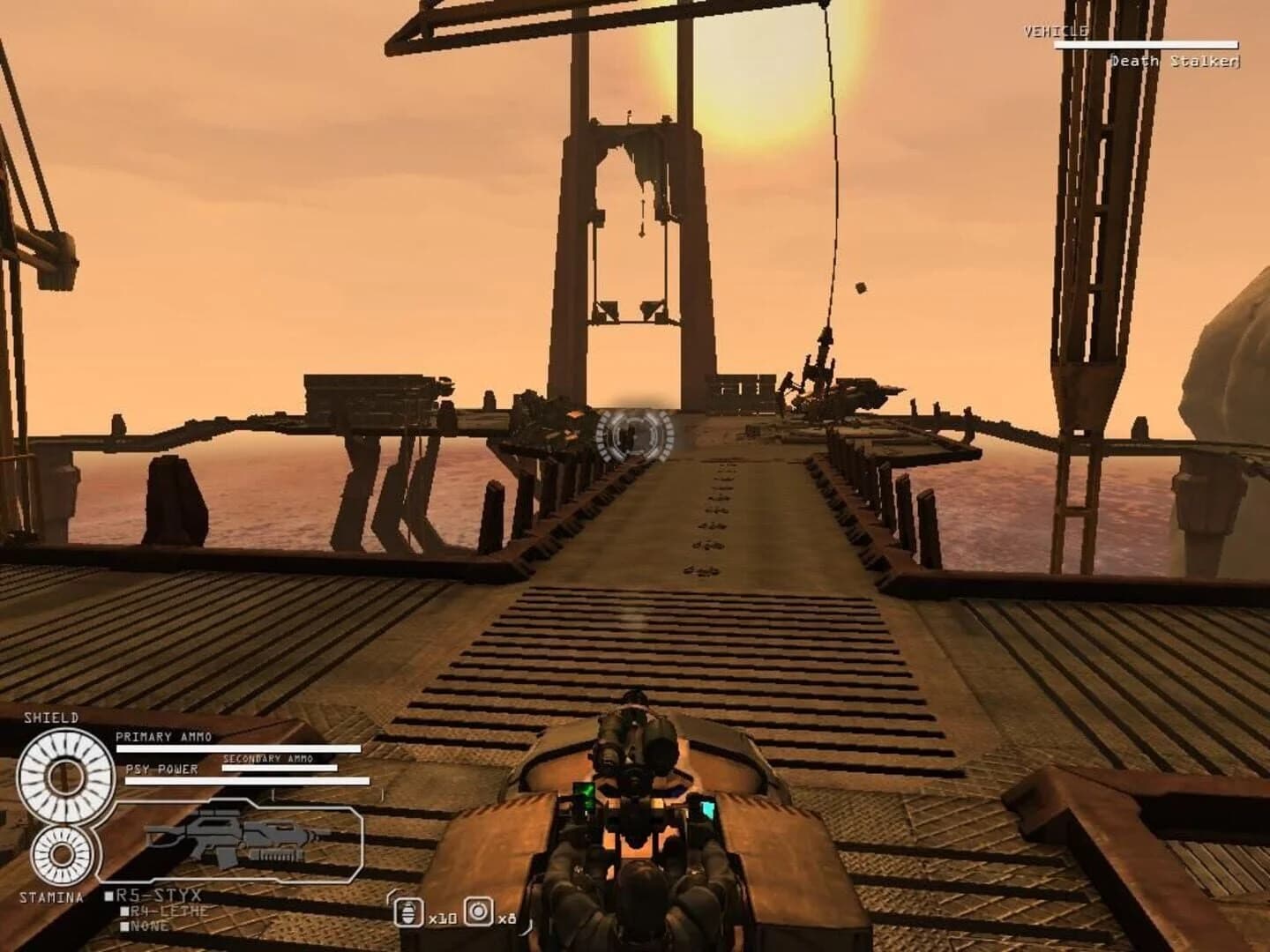1270x952 pixels.
Task: Click the vehicle health bar under VEHICLE
Action: click(x=1146, y=44)
